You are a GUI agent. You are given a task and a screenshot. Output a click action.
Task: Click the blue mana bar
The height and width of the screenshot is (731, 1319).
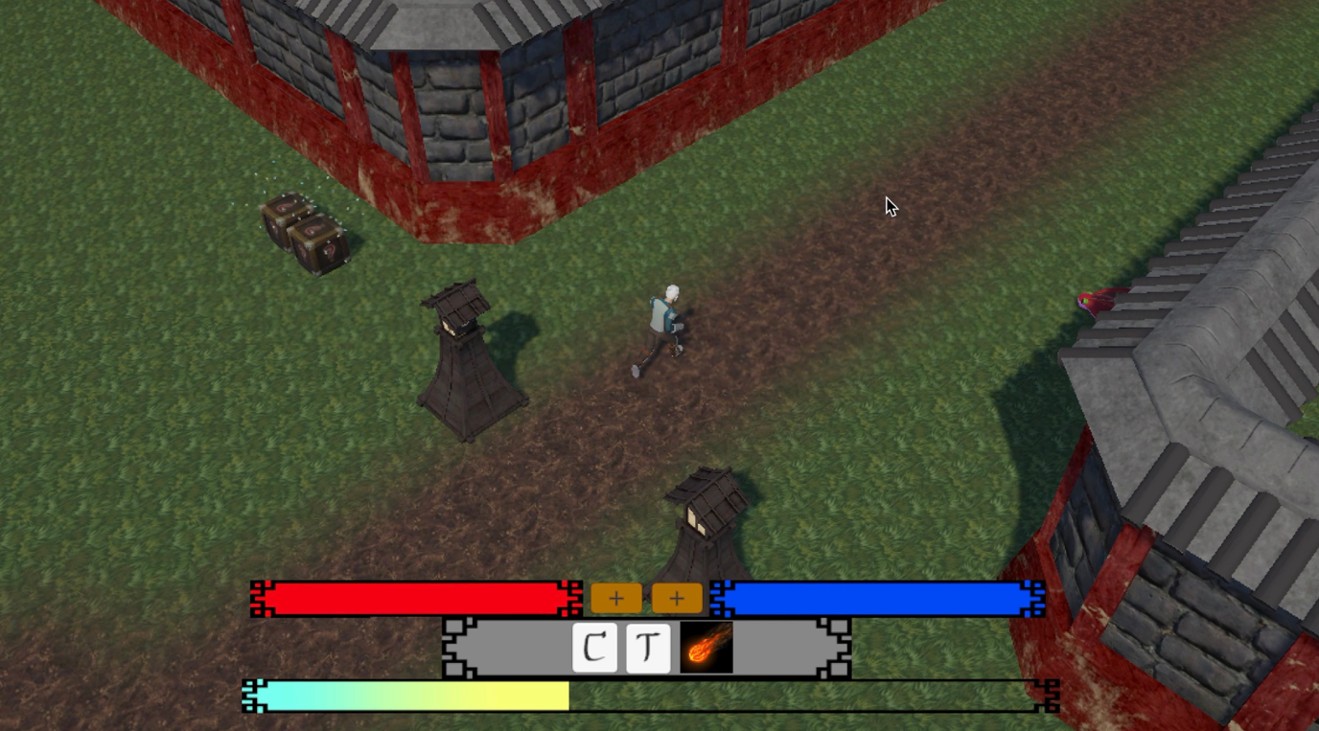point(880,597)
